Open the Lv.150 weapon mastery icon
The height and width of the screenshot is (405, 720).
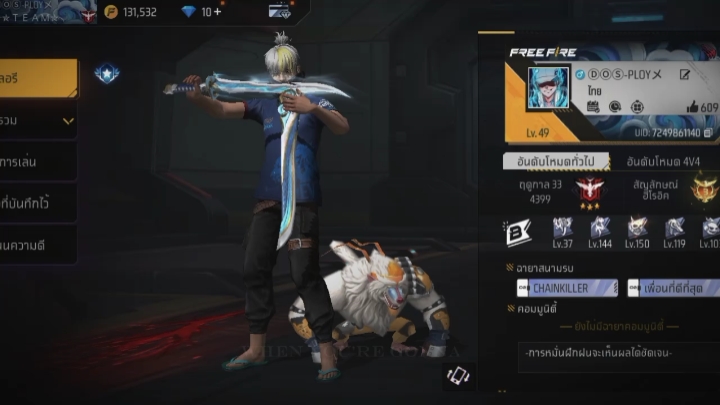[637, 231]
